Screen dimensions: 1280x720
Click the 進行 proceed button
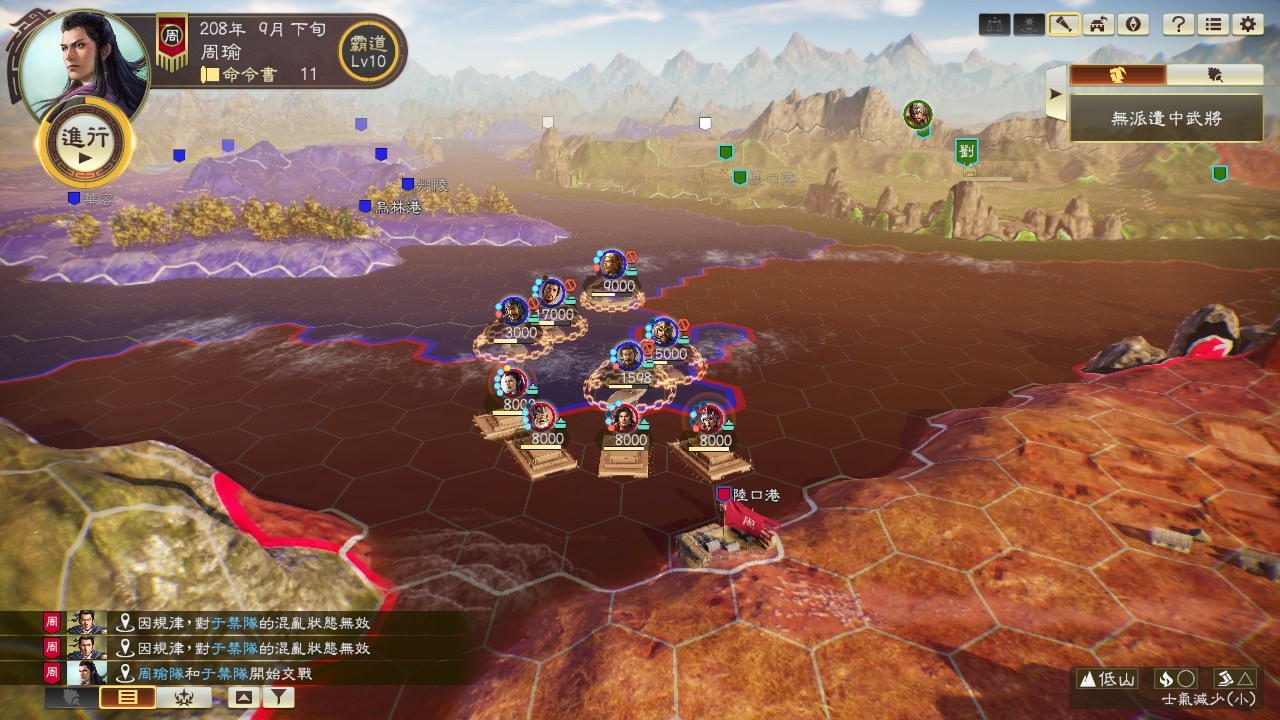coord(85,146)
